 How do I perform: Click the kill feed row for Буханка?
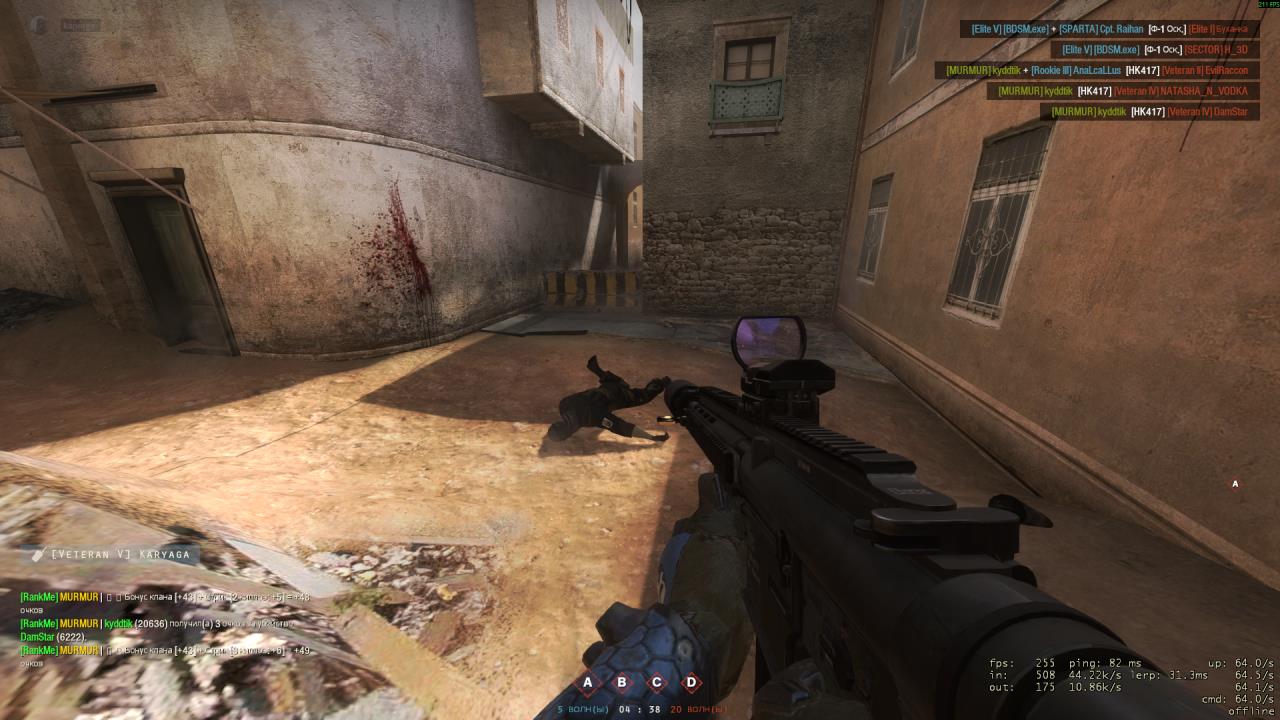(1110, 30)
